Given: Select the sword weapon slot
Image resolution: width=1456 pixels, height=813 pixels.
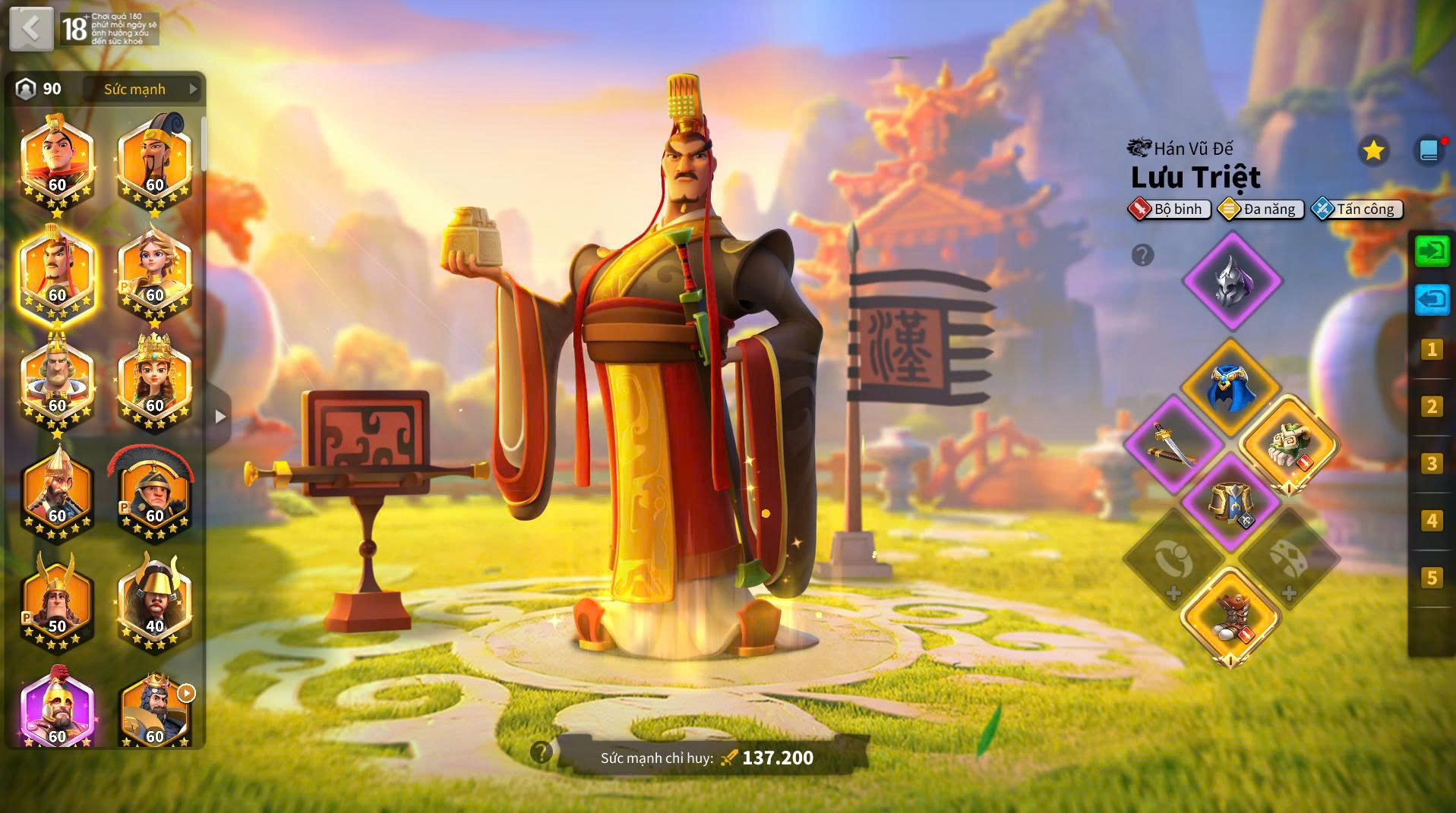Looking at the screenshot, I should [1173, 445].
